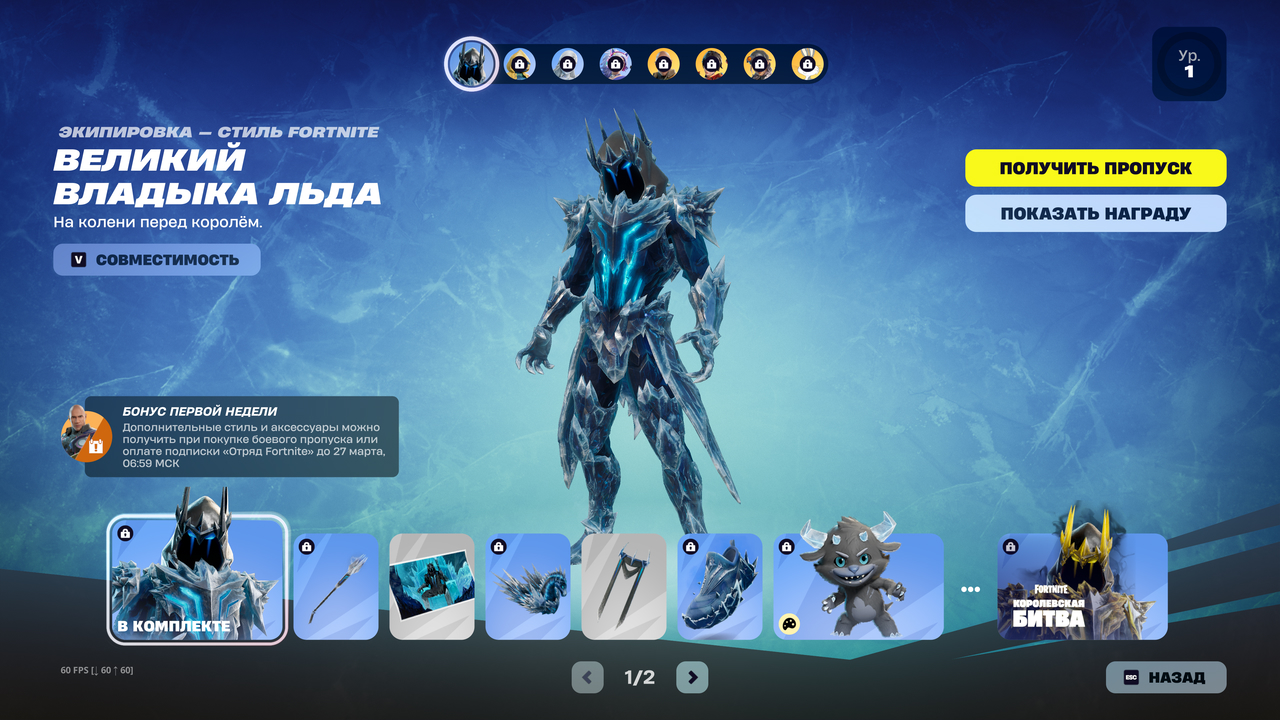Screen dimensions: 1280x720
Task: Open the first-week bonus notice
Action: (240, 437)
